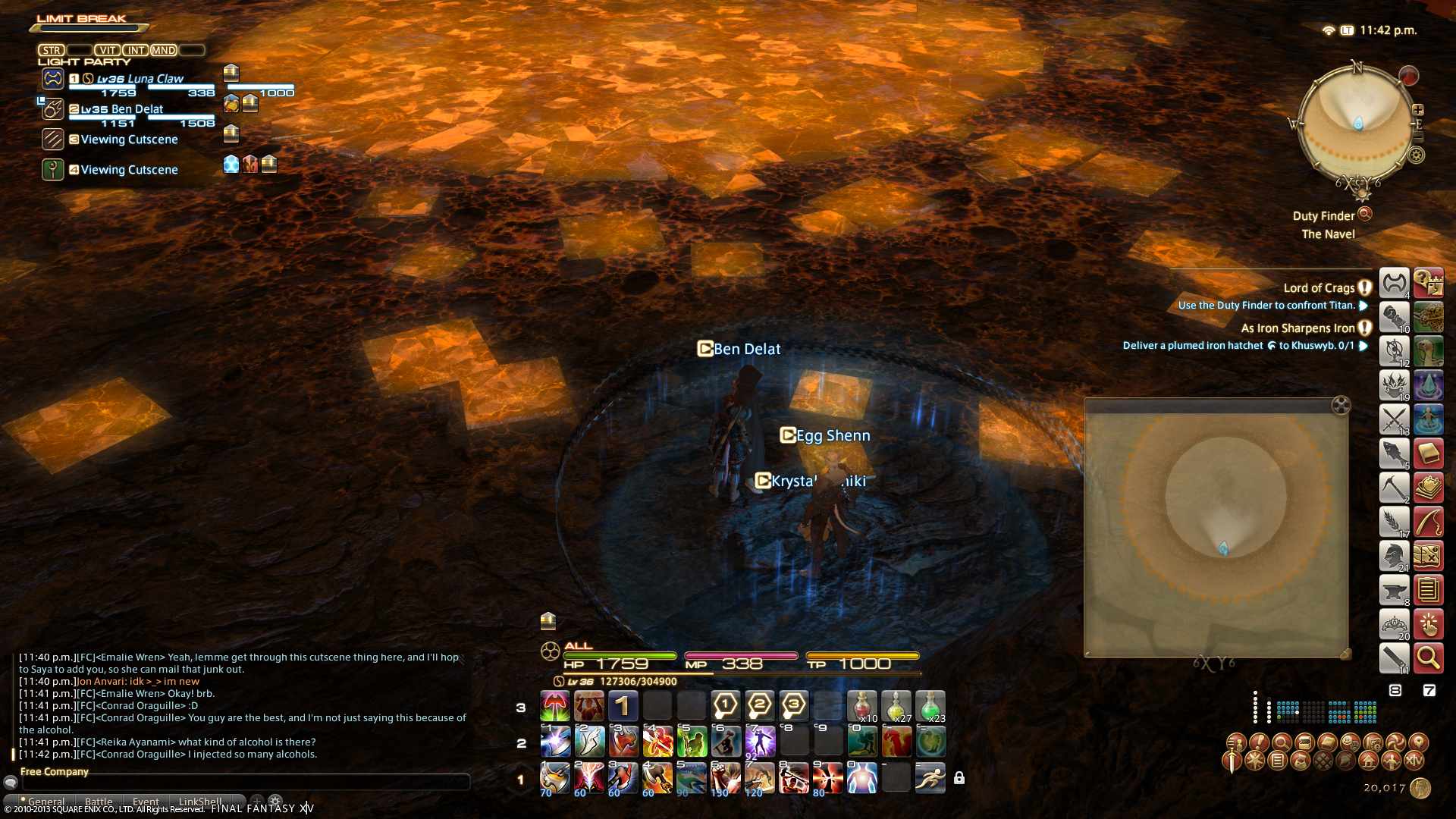
Task: Activate the Sprint running figure action
Action: (x=930, y=778)
